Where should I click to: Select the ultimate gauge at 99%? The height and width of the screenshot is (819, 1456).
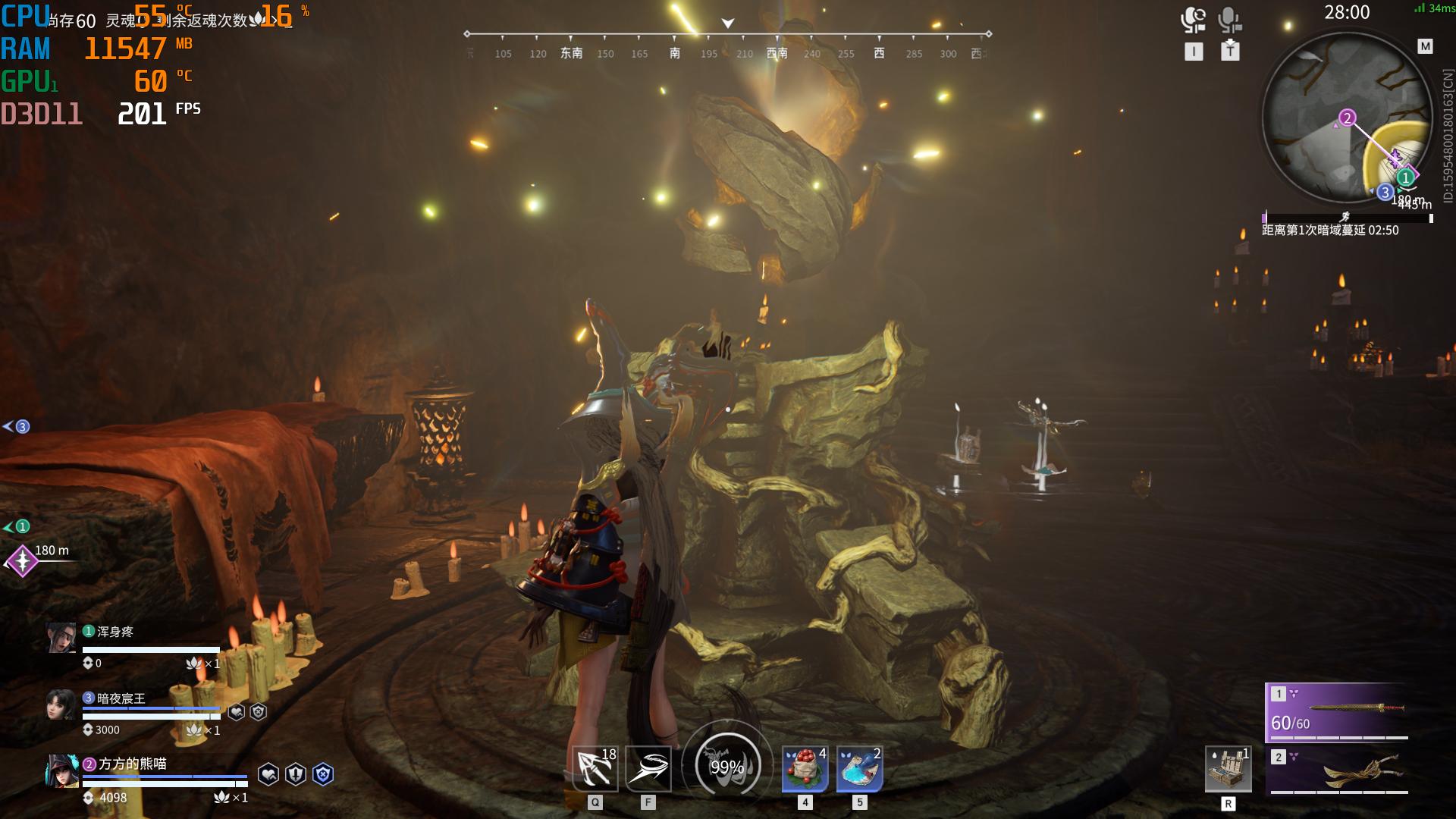tap(726, 766)
